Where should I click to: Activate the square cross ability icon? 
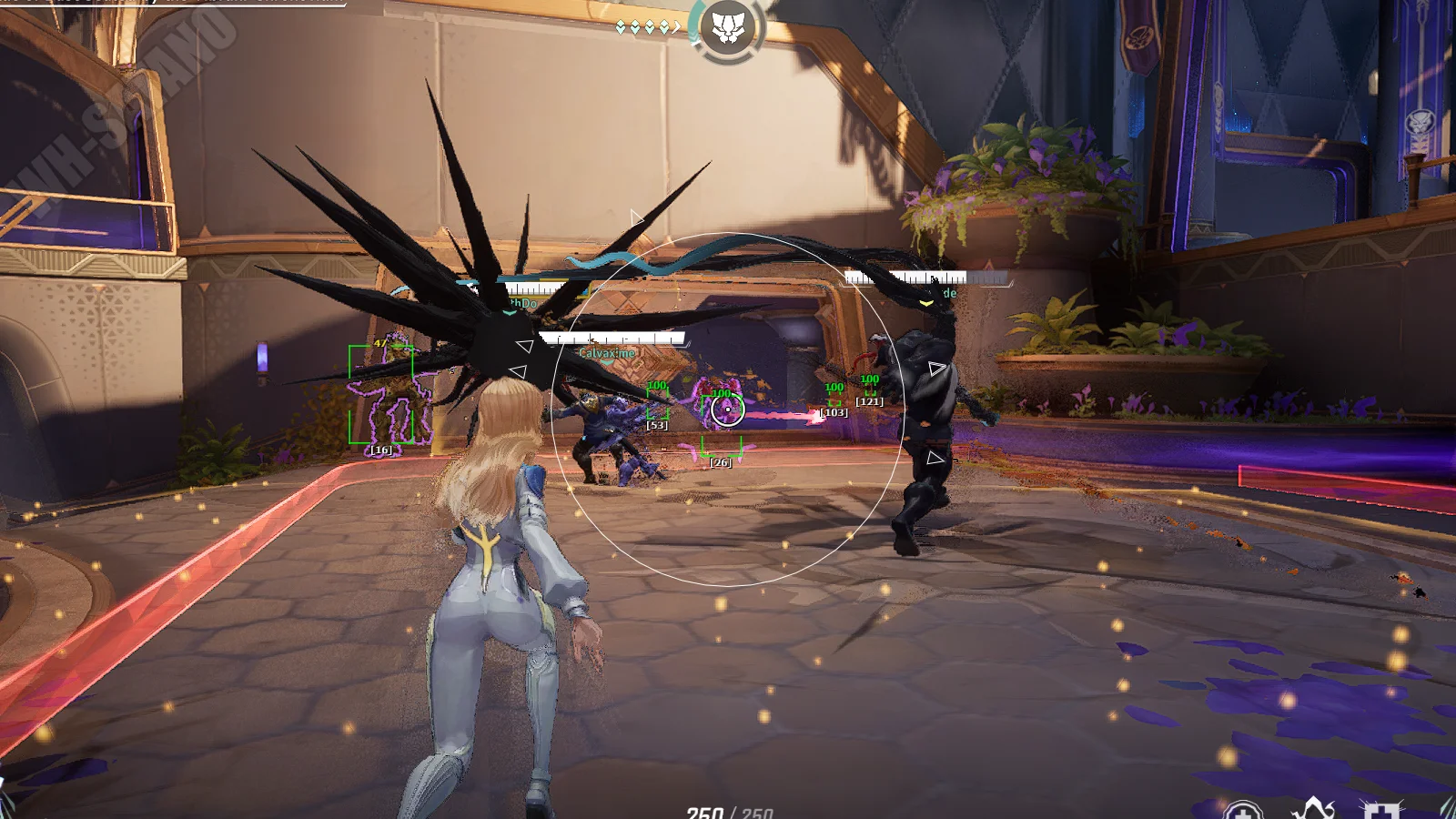click(1380, 810)
